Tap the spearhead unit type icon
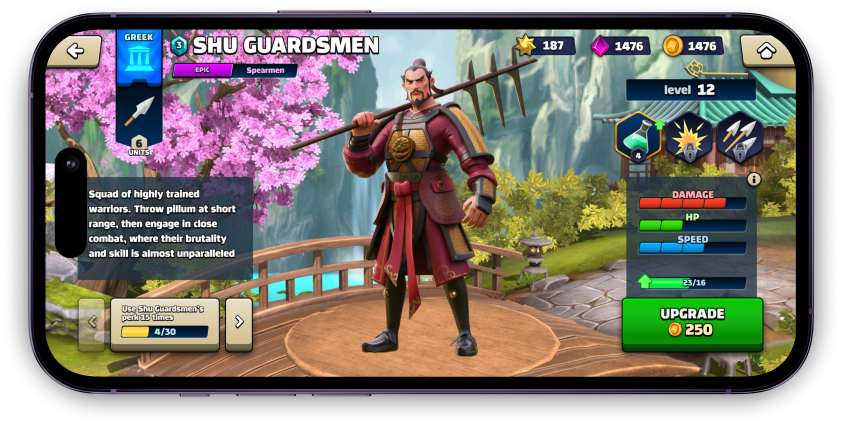Image resolution: width=842 pixels, height=425 pixels. pyautogui.click(x=139, y=110)
